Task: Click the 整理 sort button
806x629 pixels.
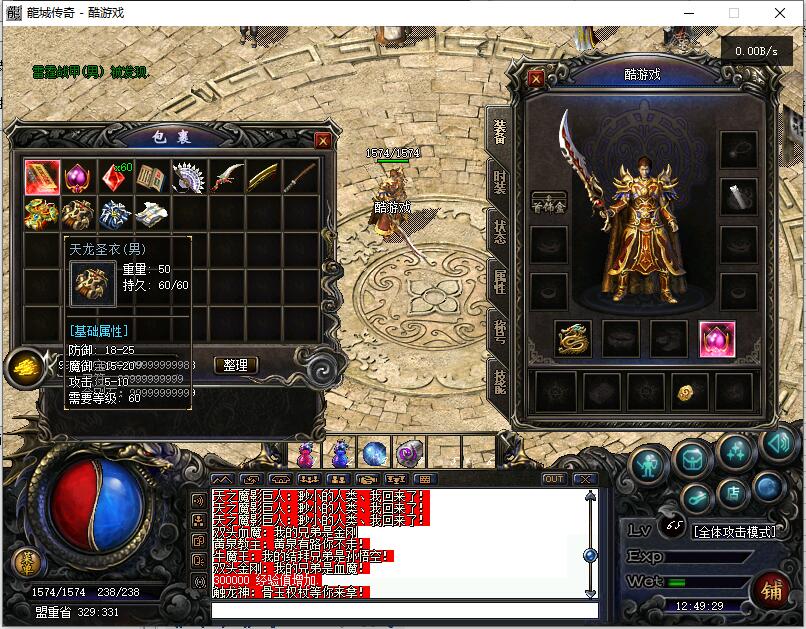Action: pyautogui.click(x=236, y=366)
